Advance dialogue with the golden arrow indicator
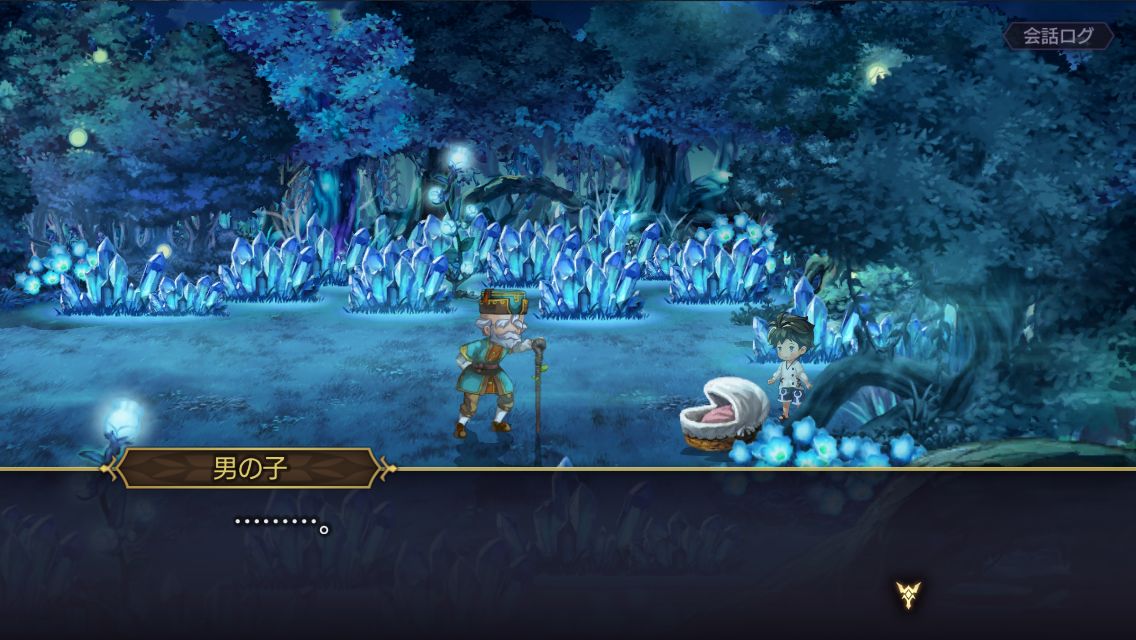Image resolution: width=1136 pixels, height=640 pixels. 908,594
